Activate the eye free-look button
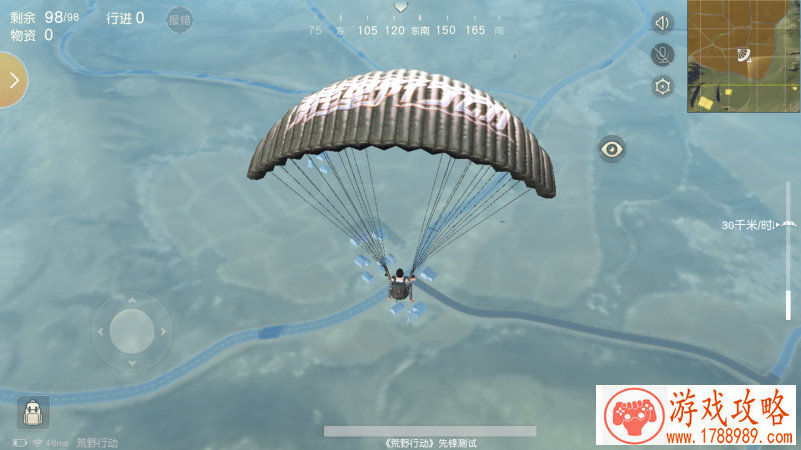This screenshot has height=450, width=801. (612, 150)
